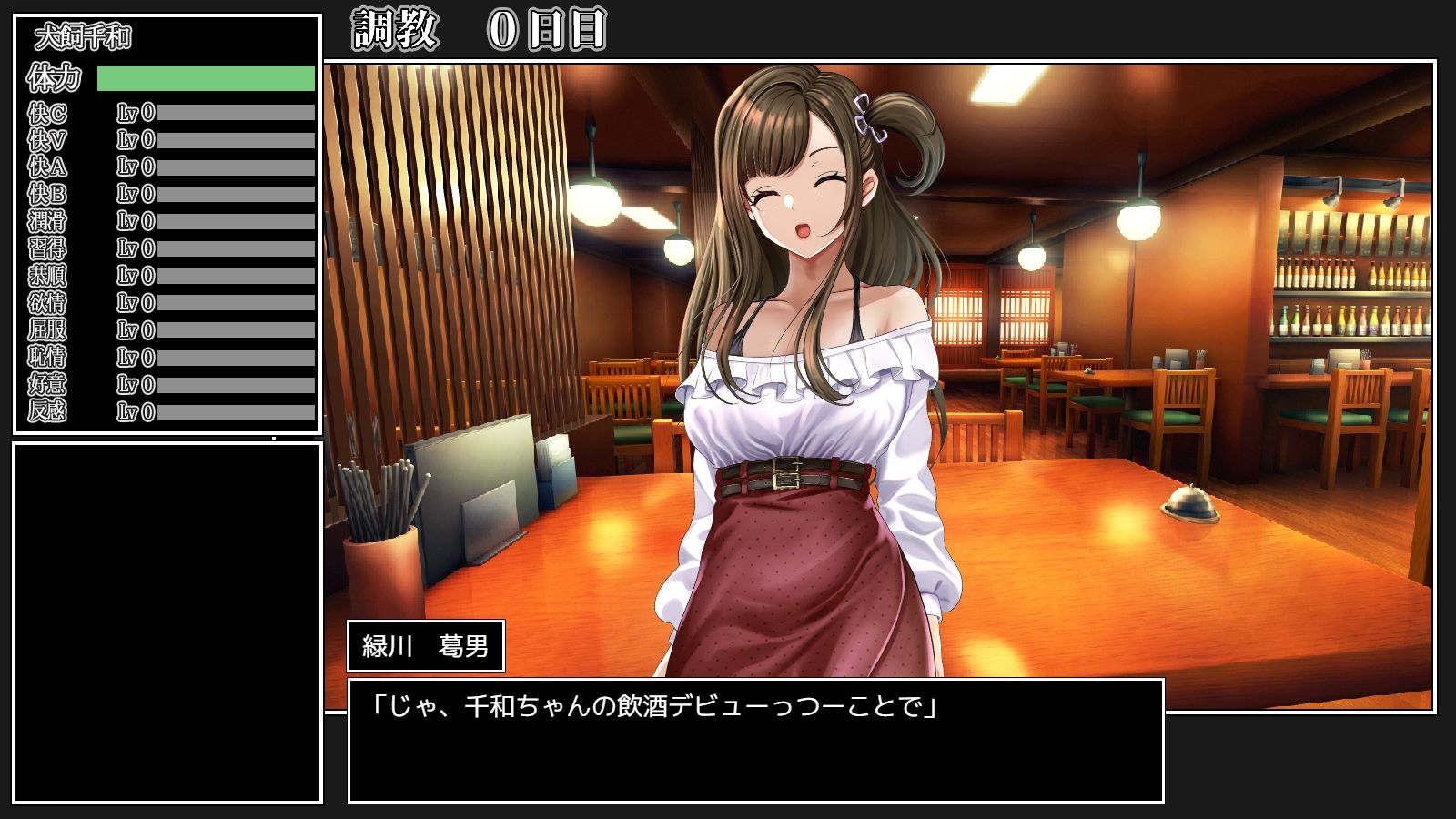
Task: Select the 快C stat label
Action: tap(47, 113)
